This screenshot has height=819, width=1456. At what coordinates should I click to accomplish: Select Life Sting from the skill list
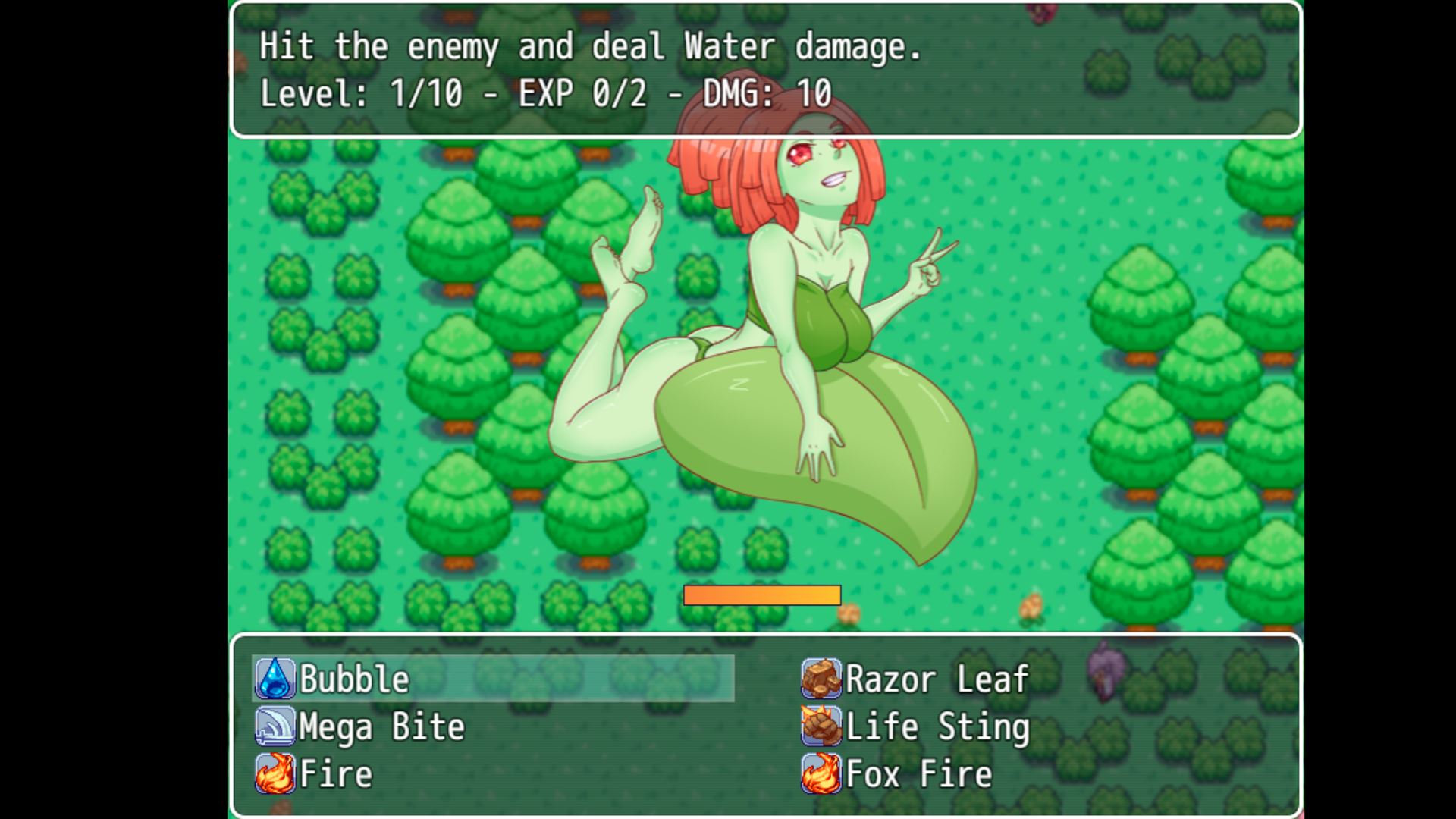(937, 726)
